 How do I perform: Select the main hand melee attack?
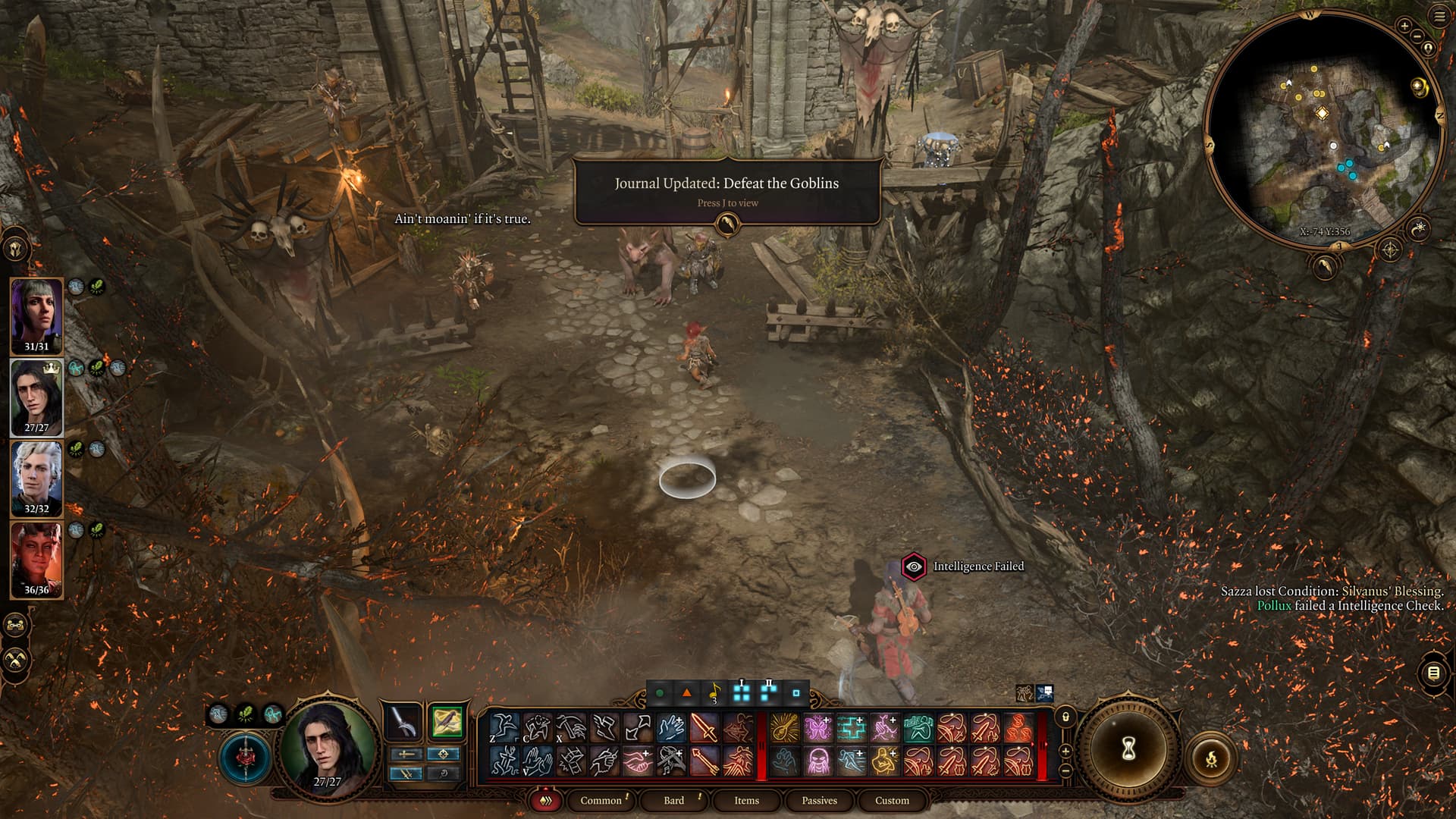(704, 728)
